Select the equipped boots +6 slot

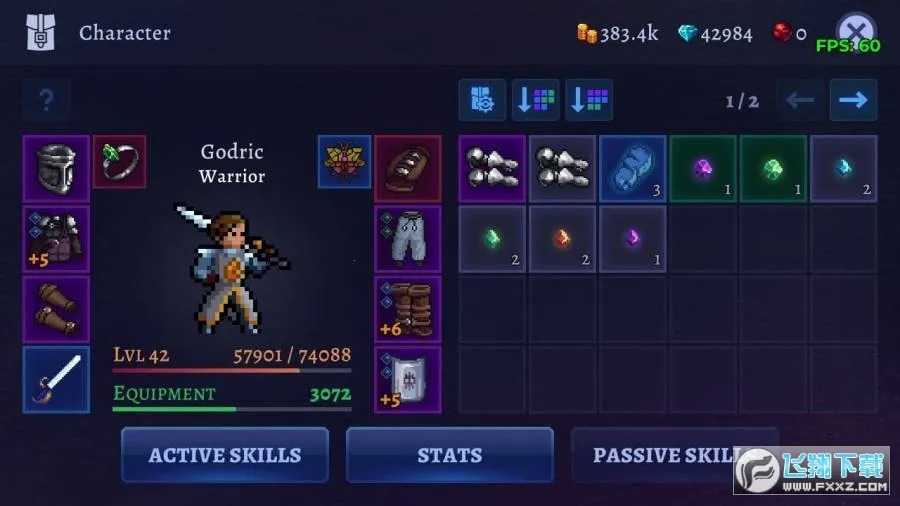408,309
